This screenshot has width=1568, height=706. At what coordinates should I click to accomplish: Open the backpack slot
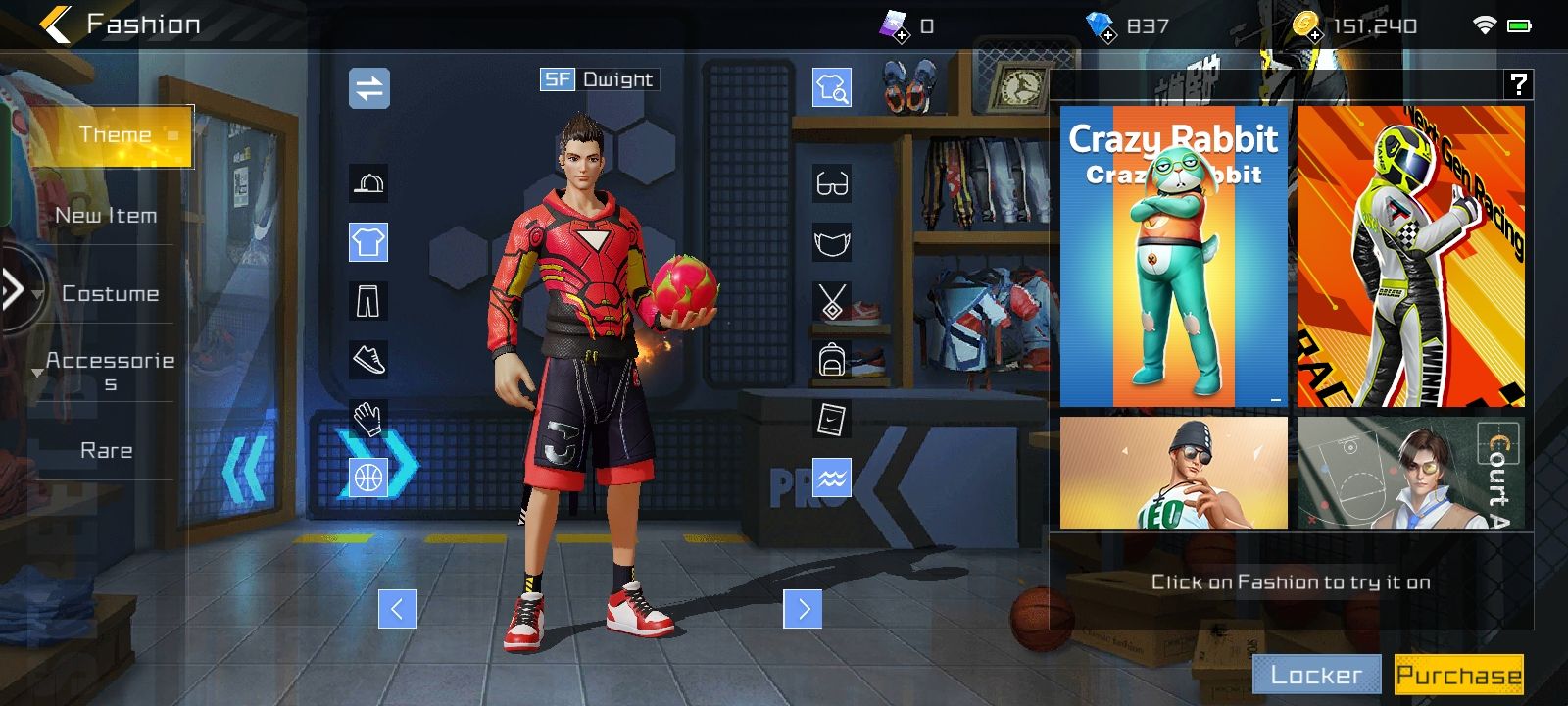832,360
